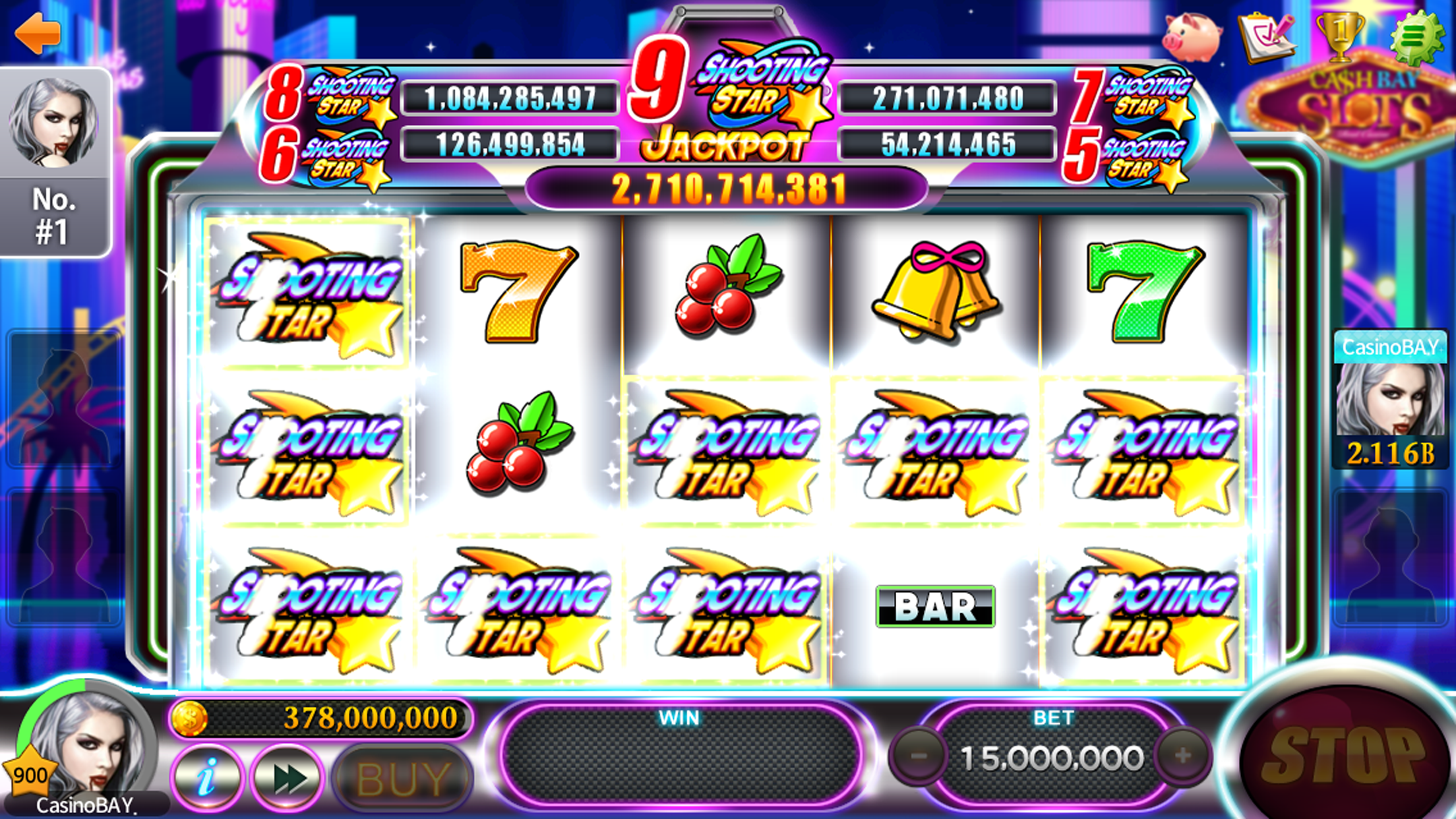This screenshot has width=1456, height=819.
Task: View the gold trophy leaderboard
Action: click(x=1339, y=38)
